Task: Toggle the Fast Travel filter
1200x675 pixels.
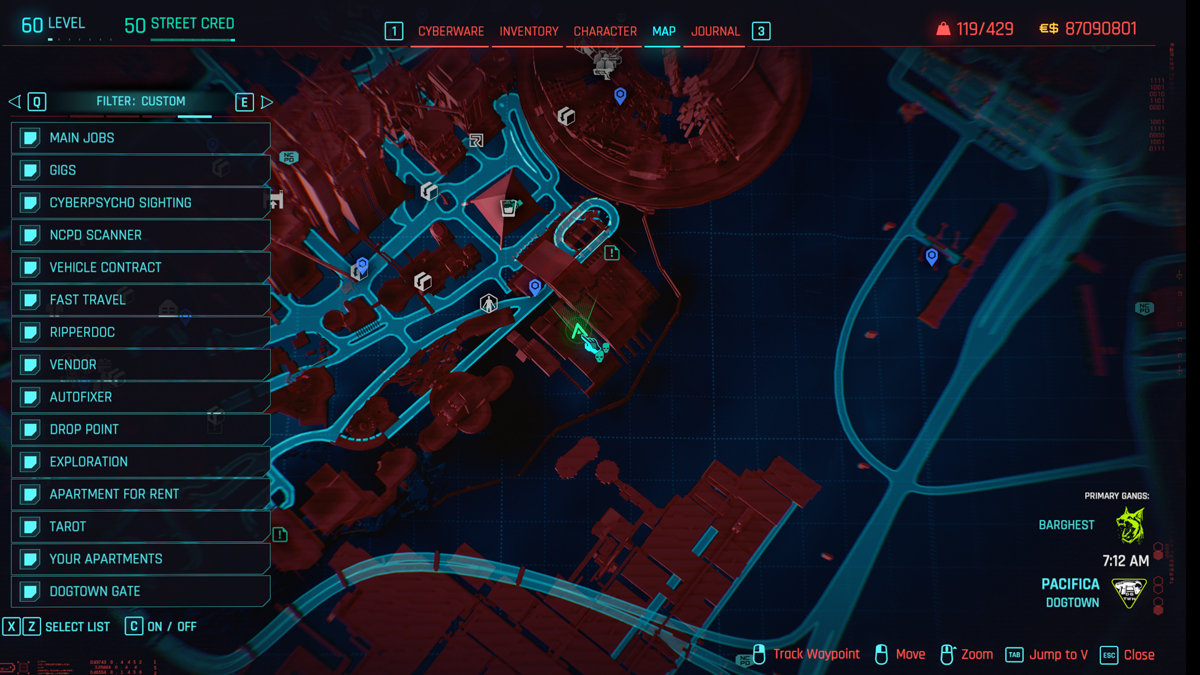Action: pos(141,300)
